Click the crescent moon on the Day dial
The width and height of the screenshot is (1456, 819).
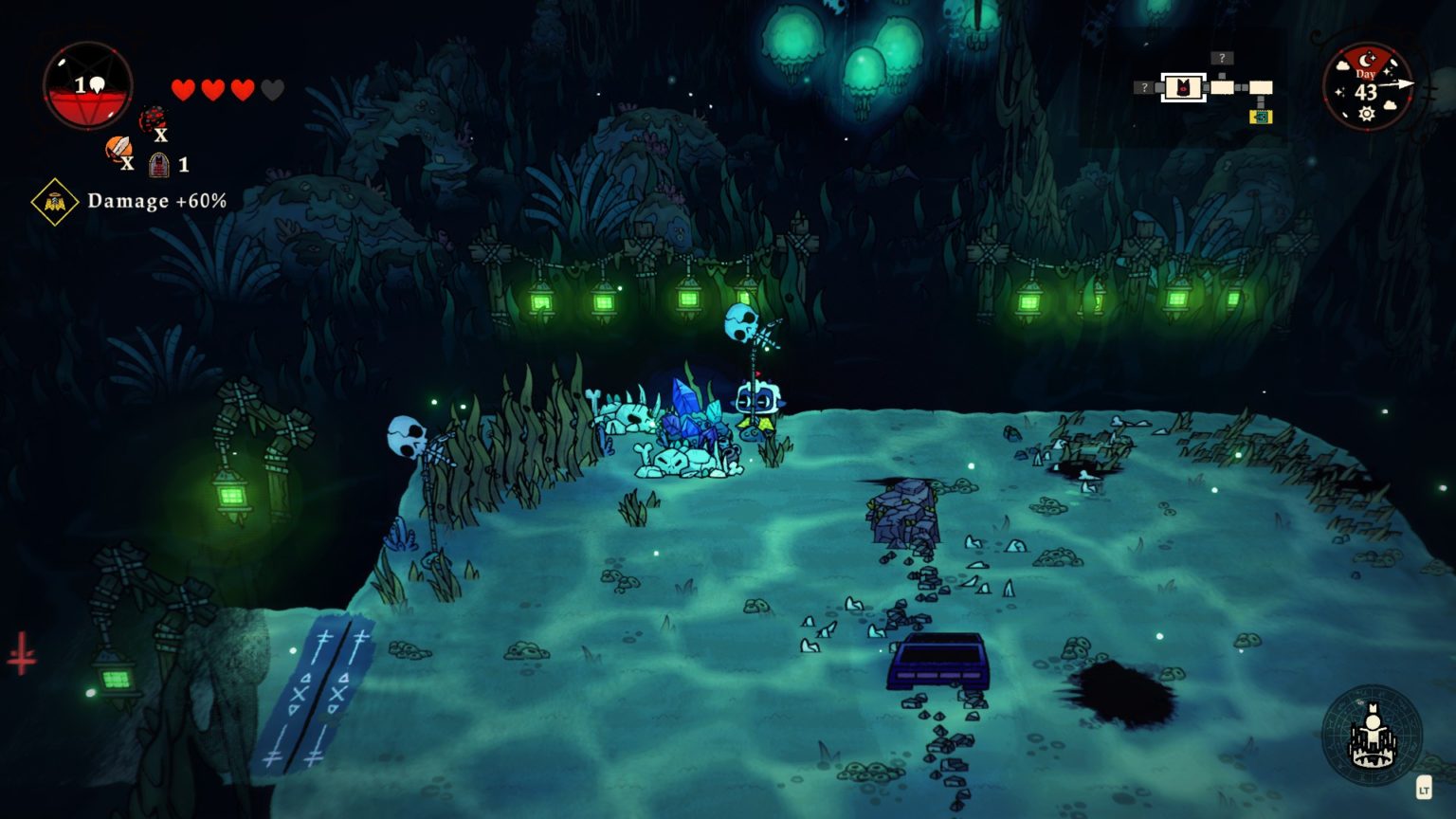tap(1366, 60)
